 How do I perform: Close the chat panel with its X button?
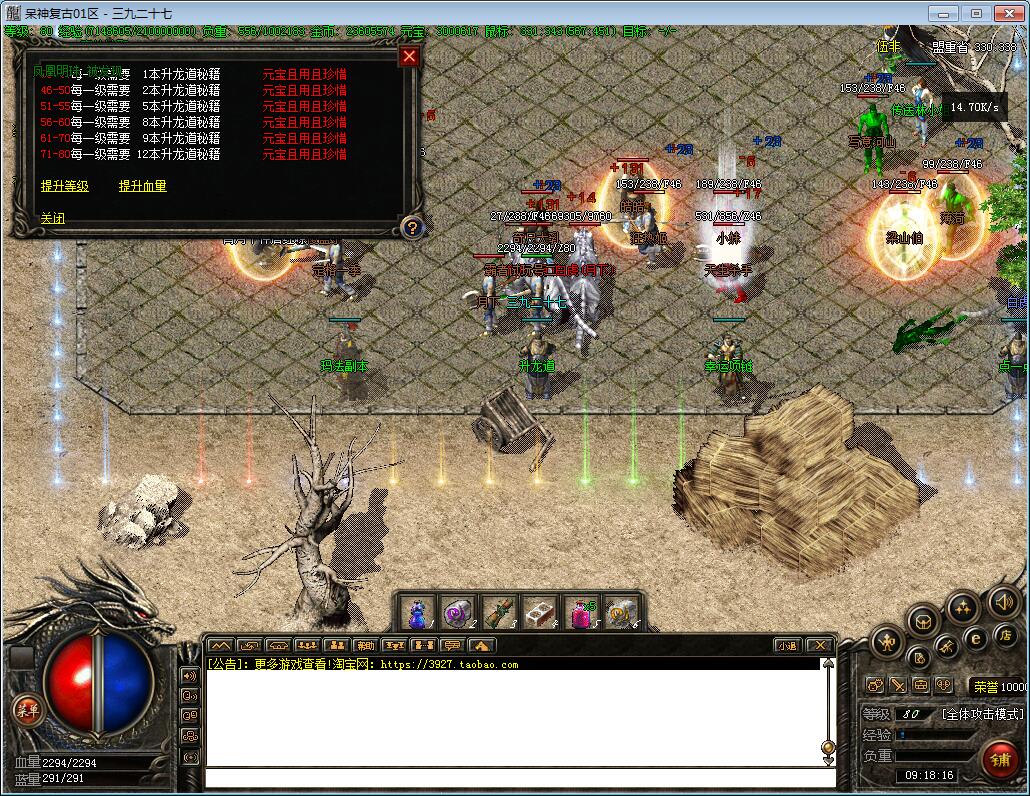pos(820,646)
